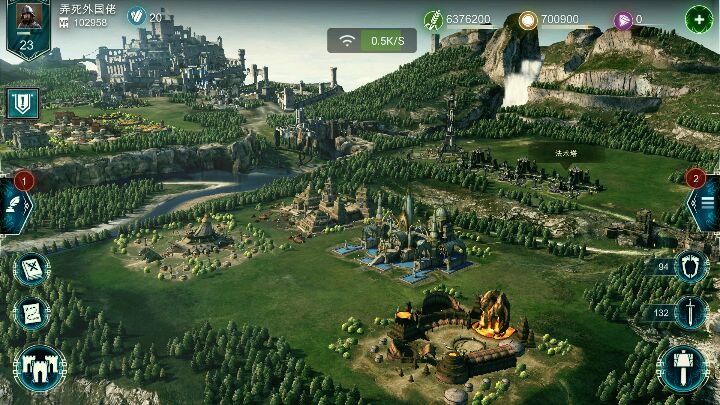720x405 pixels.
Task: Tap the gold coin resource icon
Action: (528, 19)
